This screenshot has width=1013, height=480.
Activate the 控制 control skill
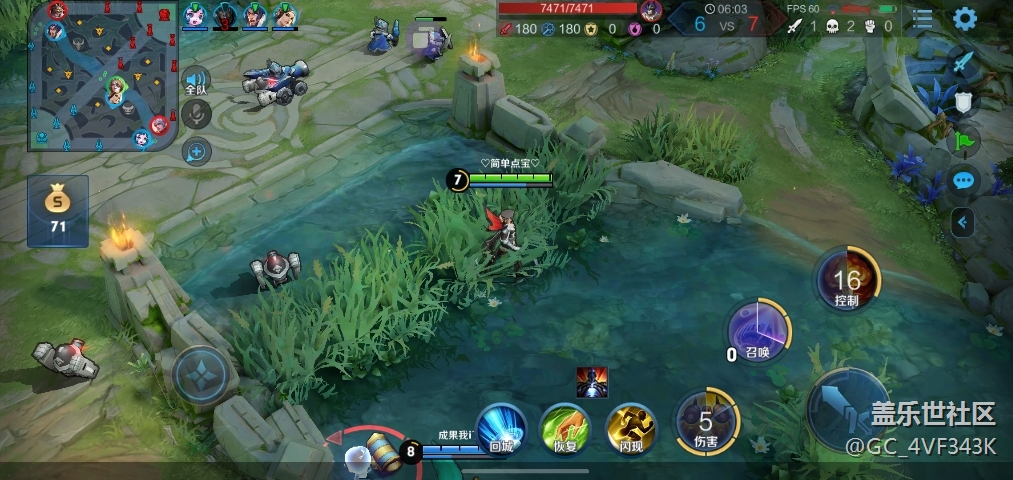846,279
